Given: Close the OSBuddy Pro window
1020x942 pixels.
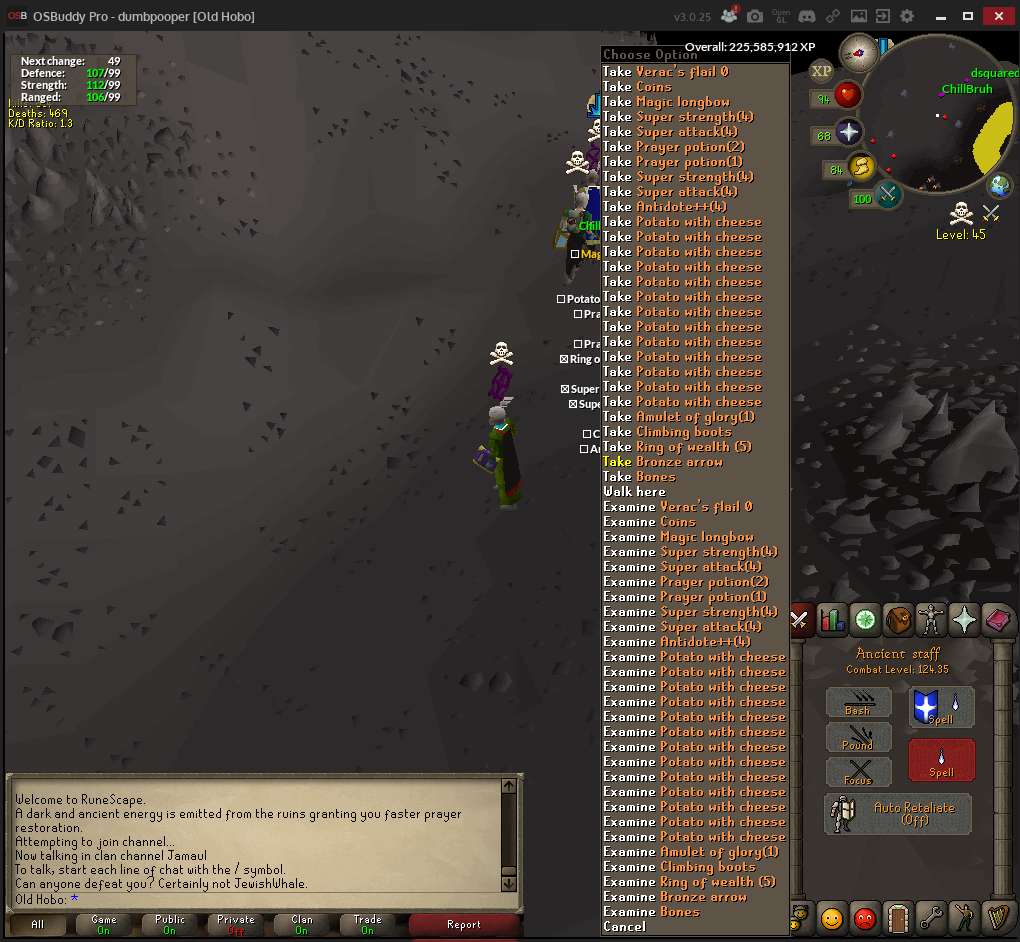Looking at the screenshot, I should pos(1000,16).
